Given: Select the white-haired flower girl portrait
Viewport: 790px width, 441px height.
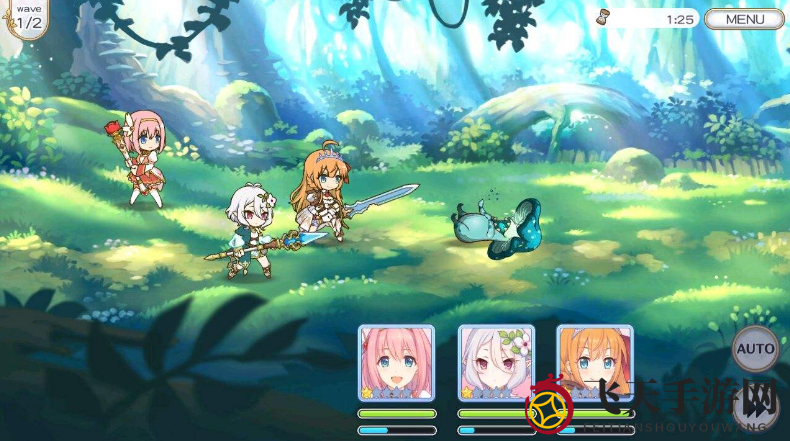Looking at the screenshot, I should 496,361.
